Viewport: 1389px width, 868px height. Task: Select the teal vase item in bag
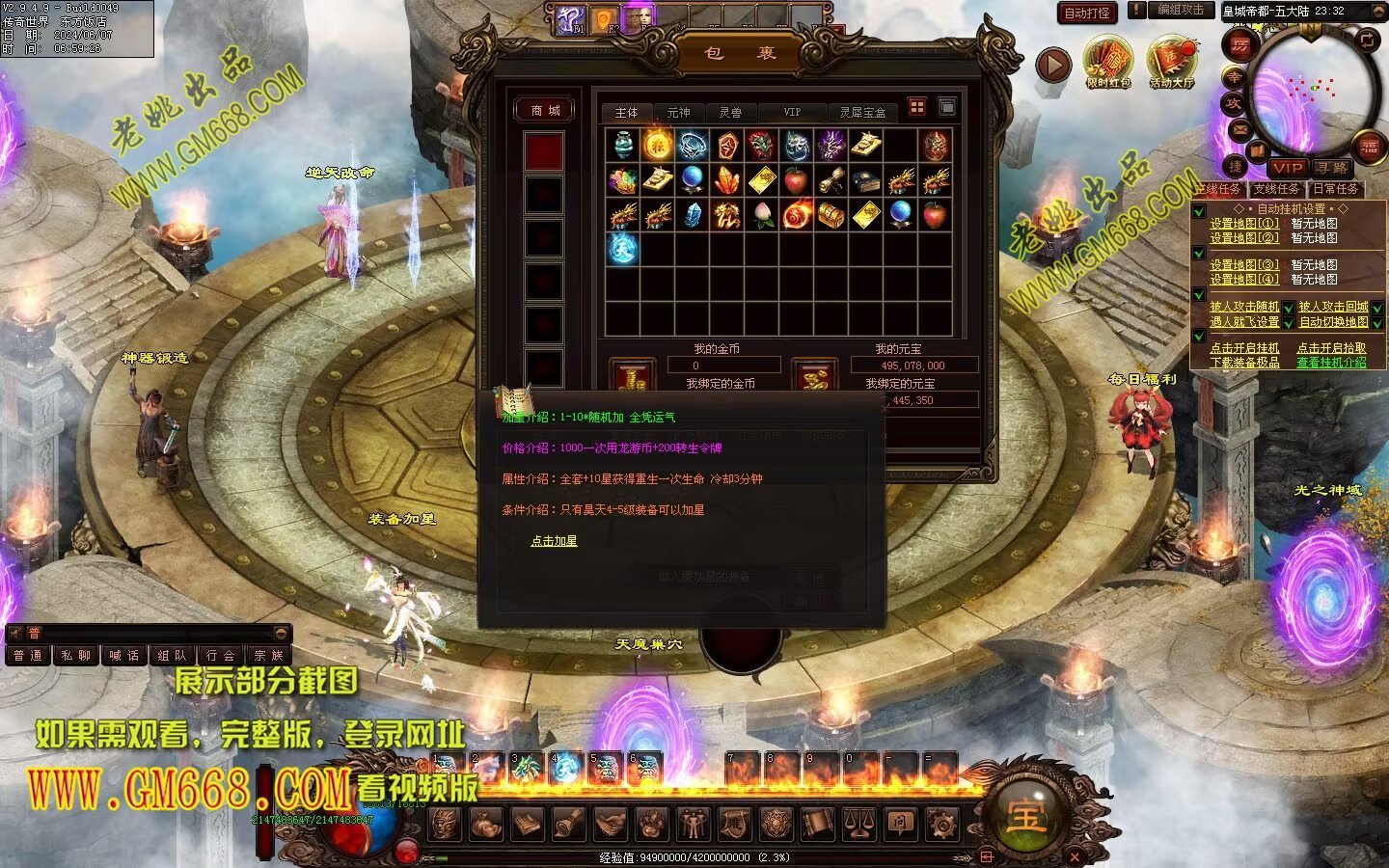(x=622, y=146)
